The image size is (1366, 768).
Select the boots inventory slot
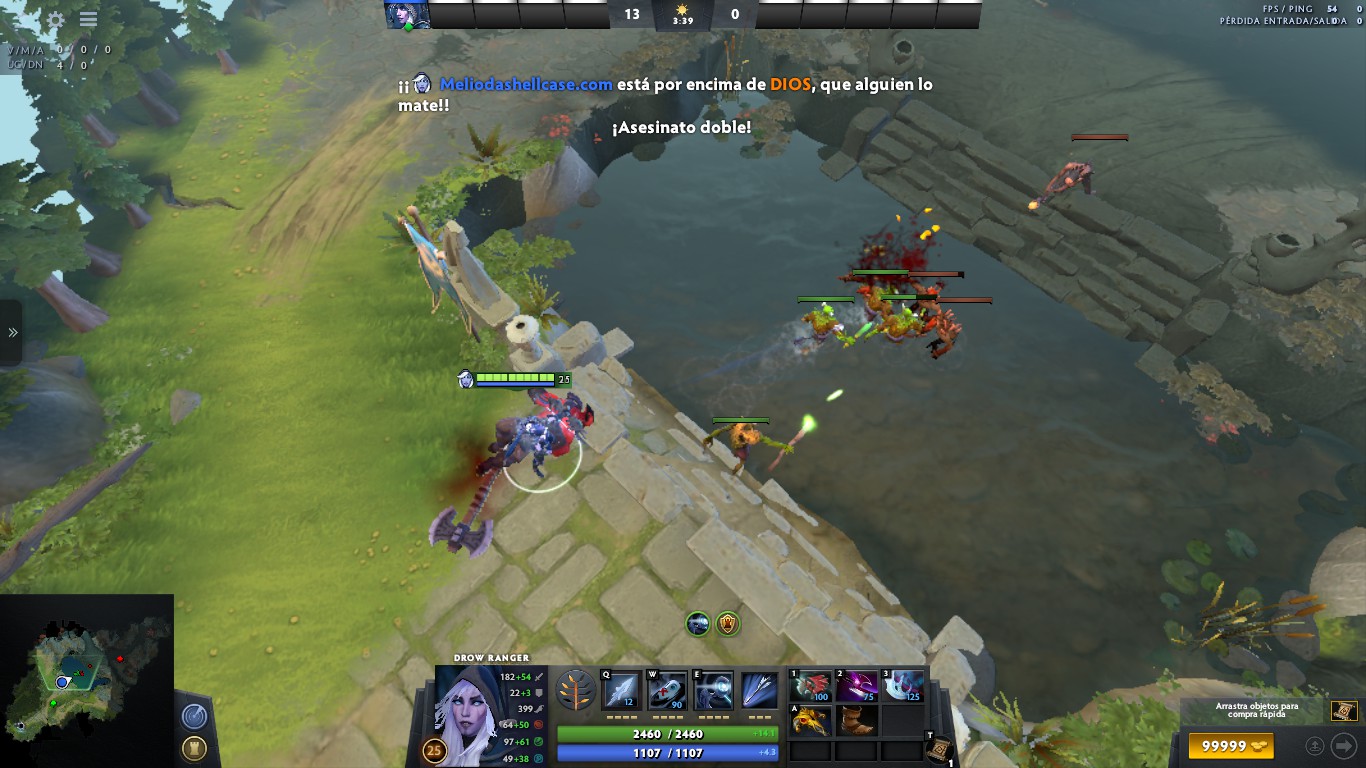point(857,720)
